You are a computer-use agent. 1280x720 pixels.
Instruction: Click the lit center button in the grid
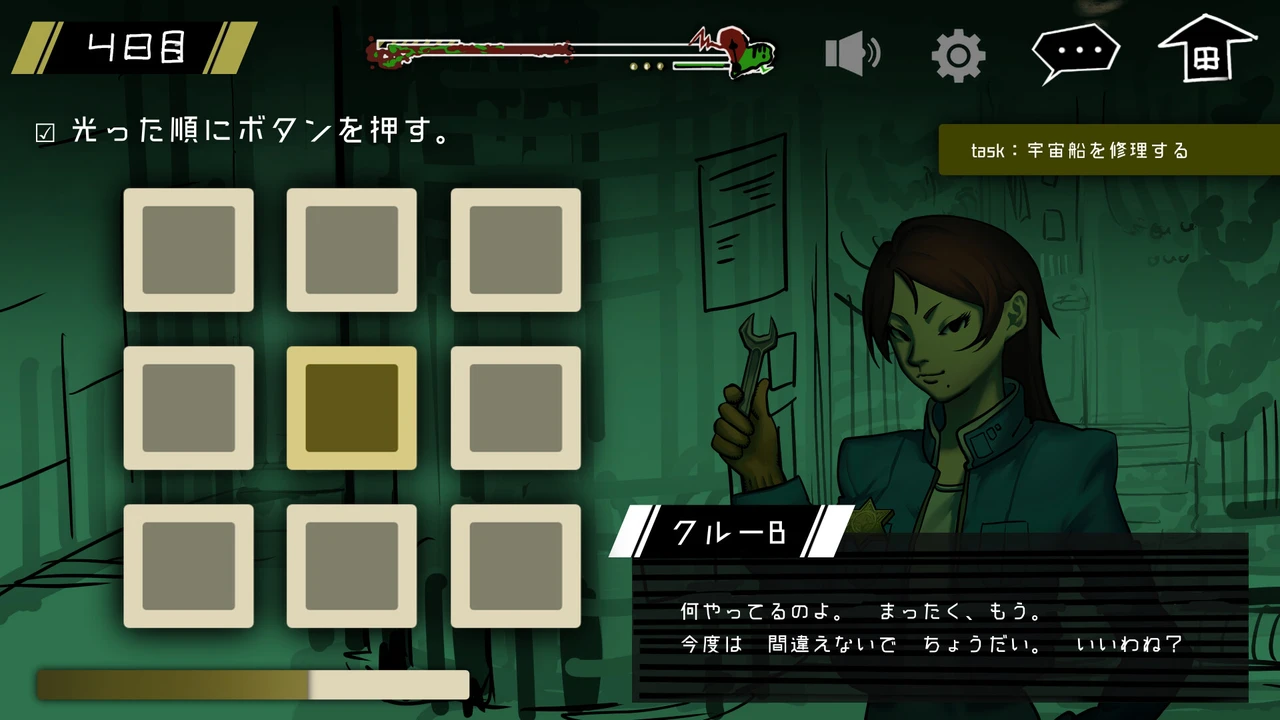pos(351,408)
